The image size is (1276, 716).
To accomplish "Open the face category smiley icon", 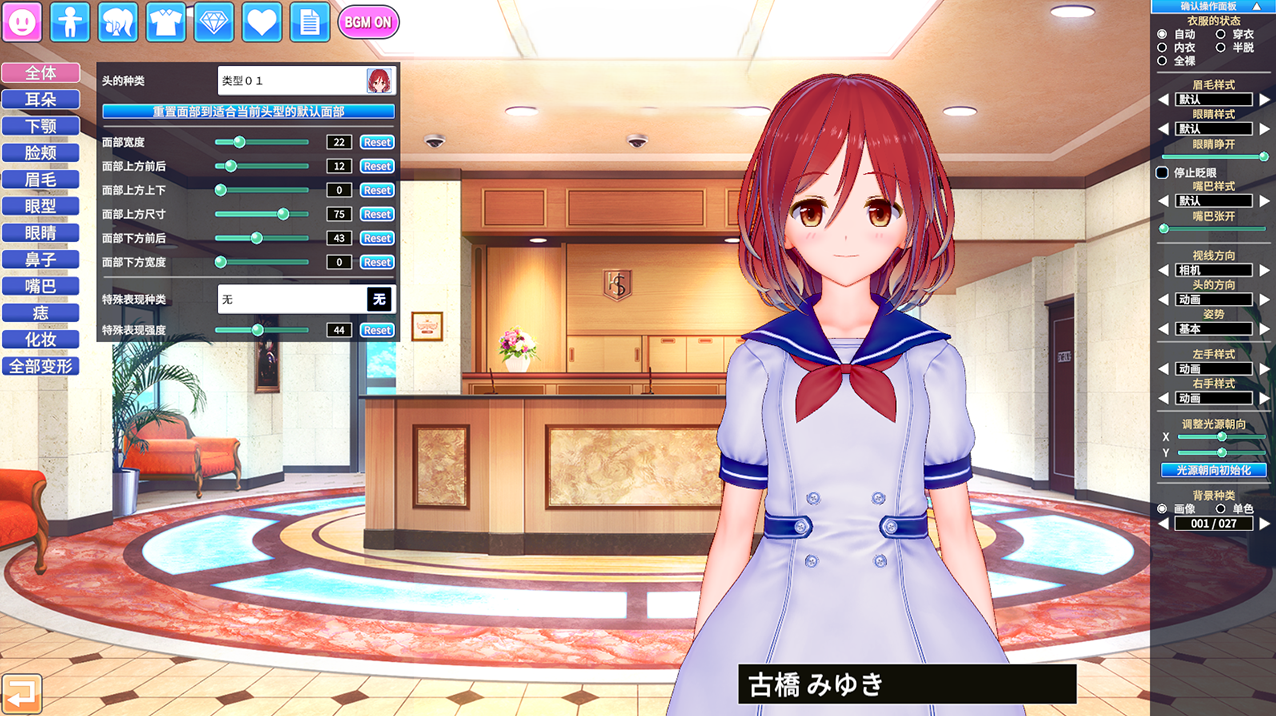I will (x=22, y=22).
